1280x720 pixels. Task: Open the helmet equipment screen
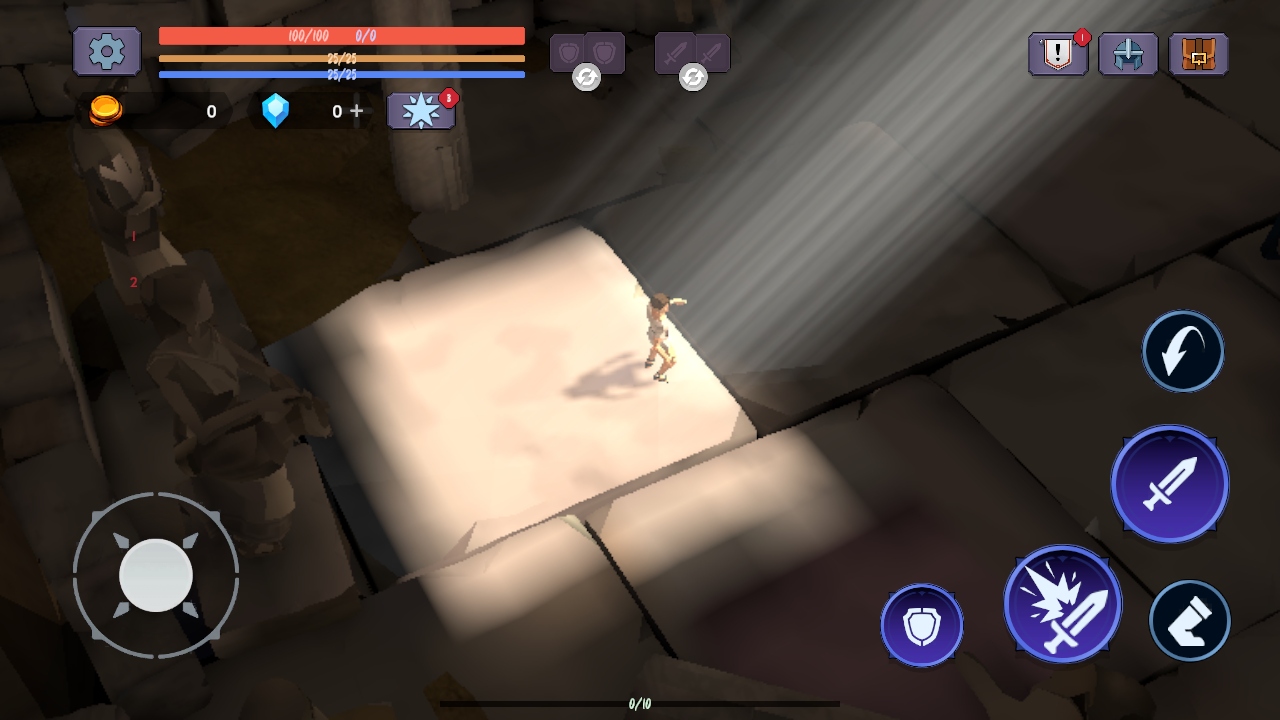[1128, 54]
